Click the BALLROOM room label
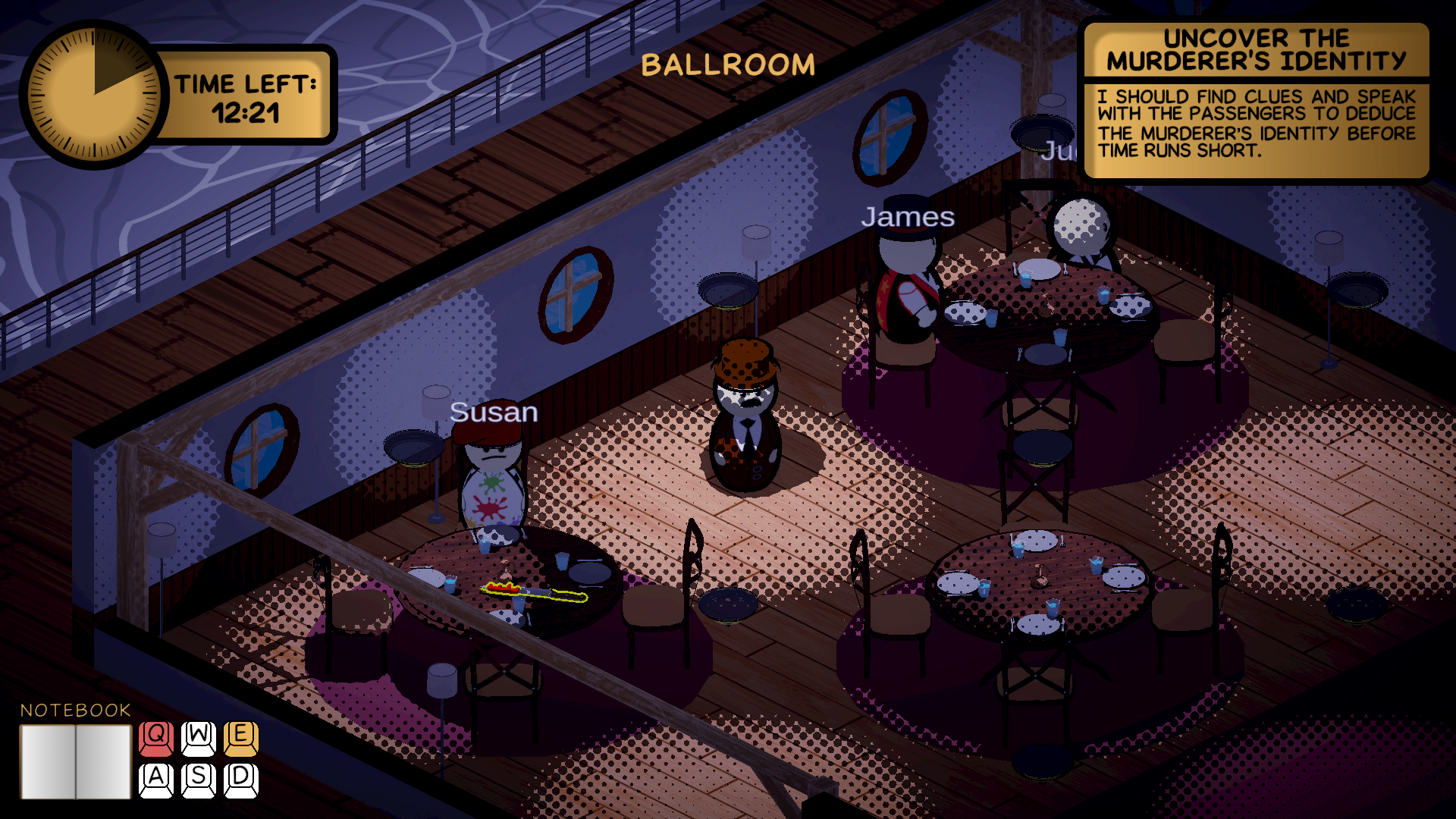This screenshot has height=819, width=1456. tap(727, 64)
